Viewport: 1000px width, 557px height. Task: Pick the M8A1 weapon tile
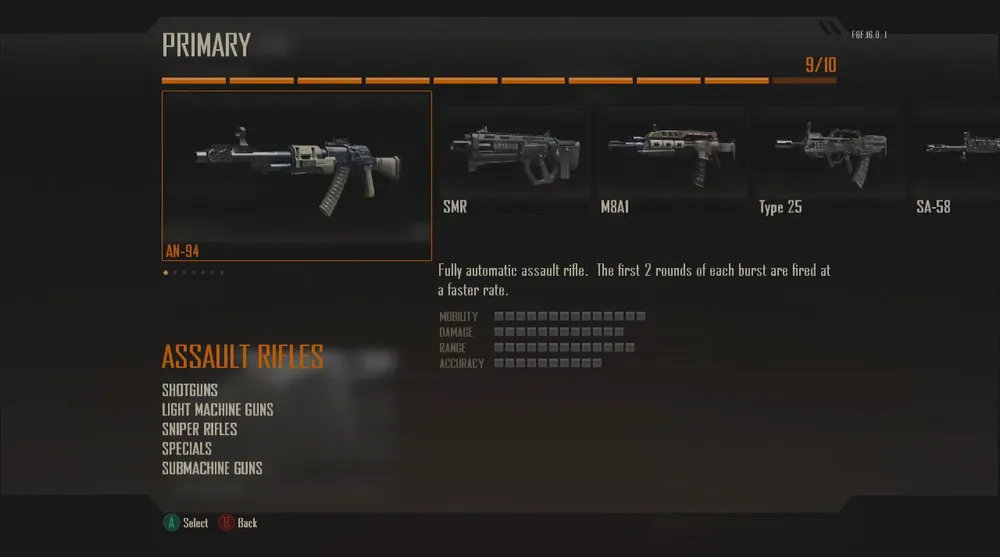coord(672,160)
